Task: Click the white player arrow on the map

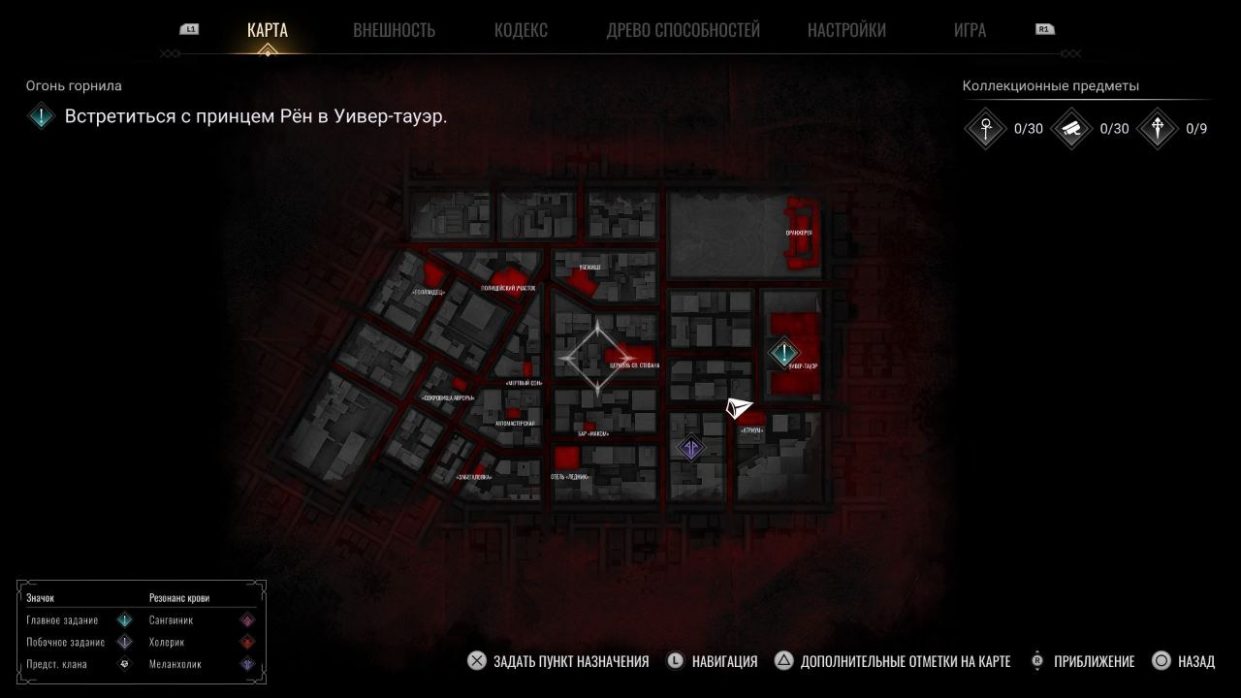Action: click(738, 408)
